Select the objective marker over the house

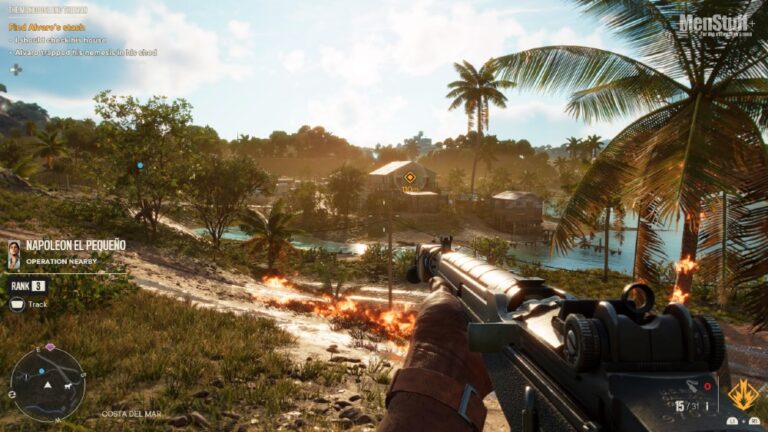(x=409, y=178)
